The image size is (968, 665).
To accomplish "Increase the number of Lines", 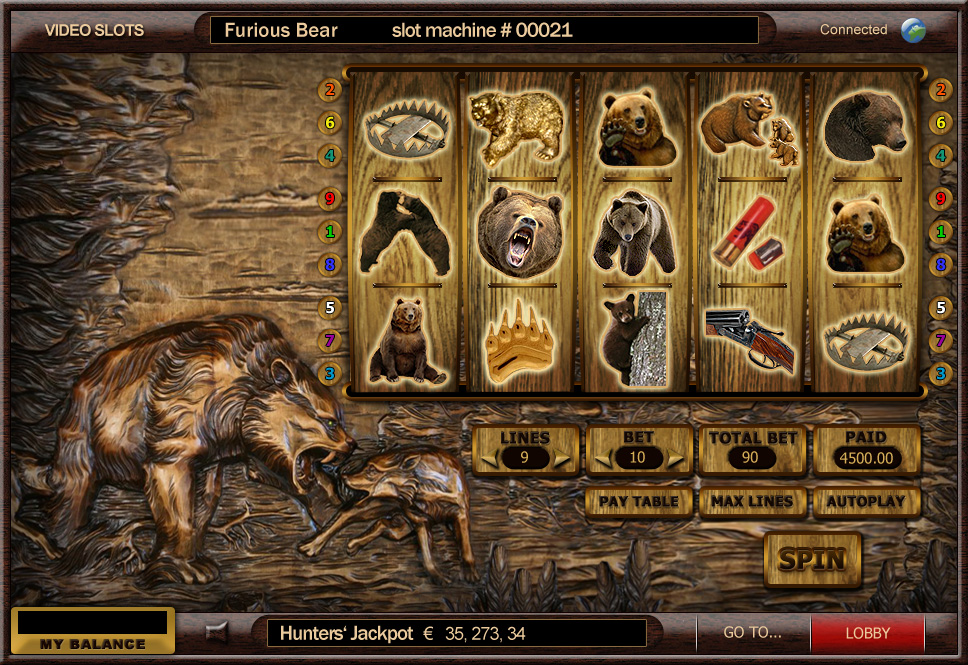I will [x=565, y=459].
